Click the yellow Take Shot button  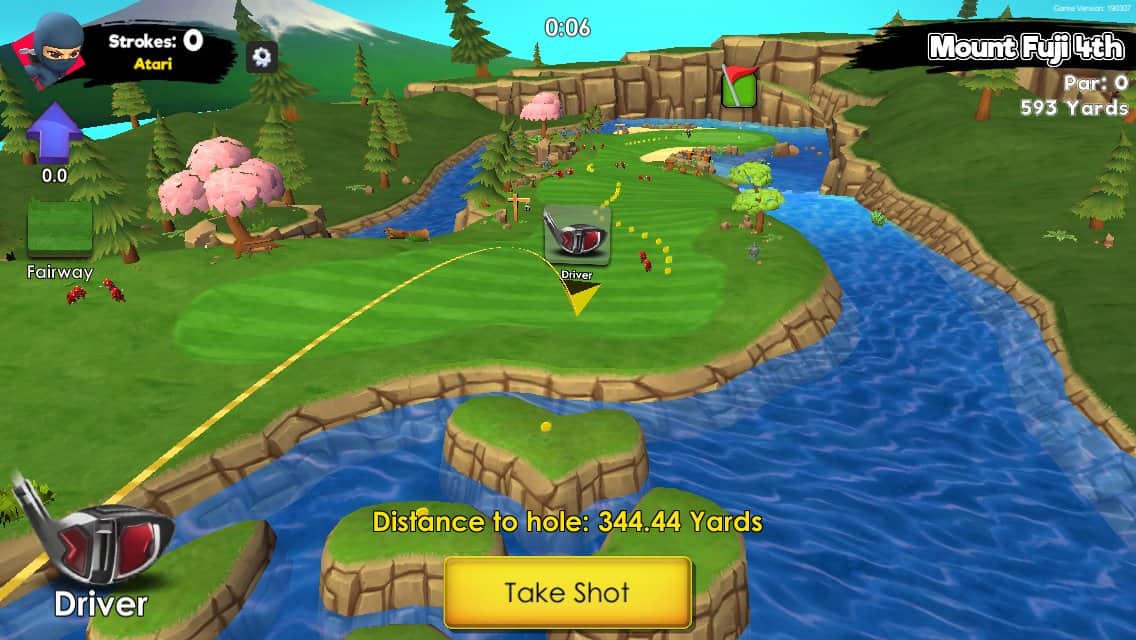(x=567, y=592)
